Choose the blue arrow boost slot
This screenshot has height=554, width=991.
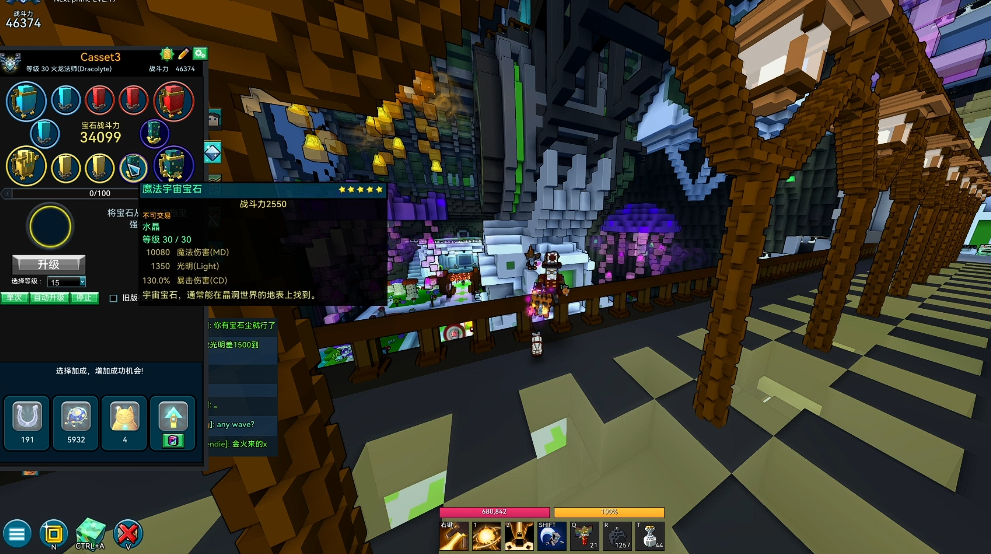(x=172, y=420)
